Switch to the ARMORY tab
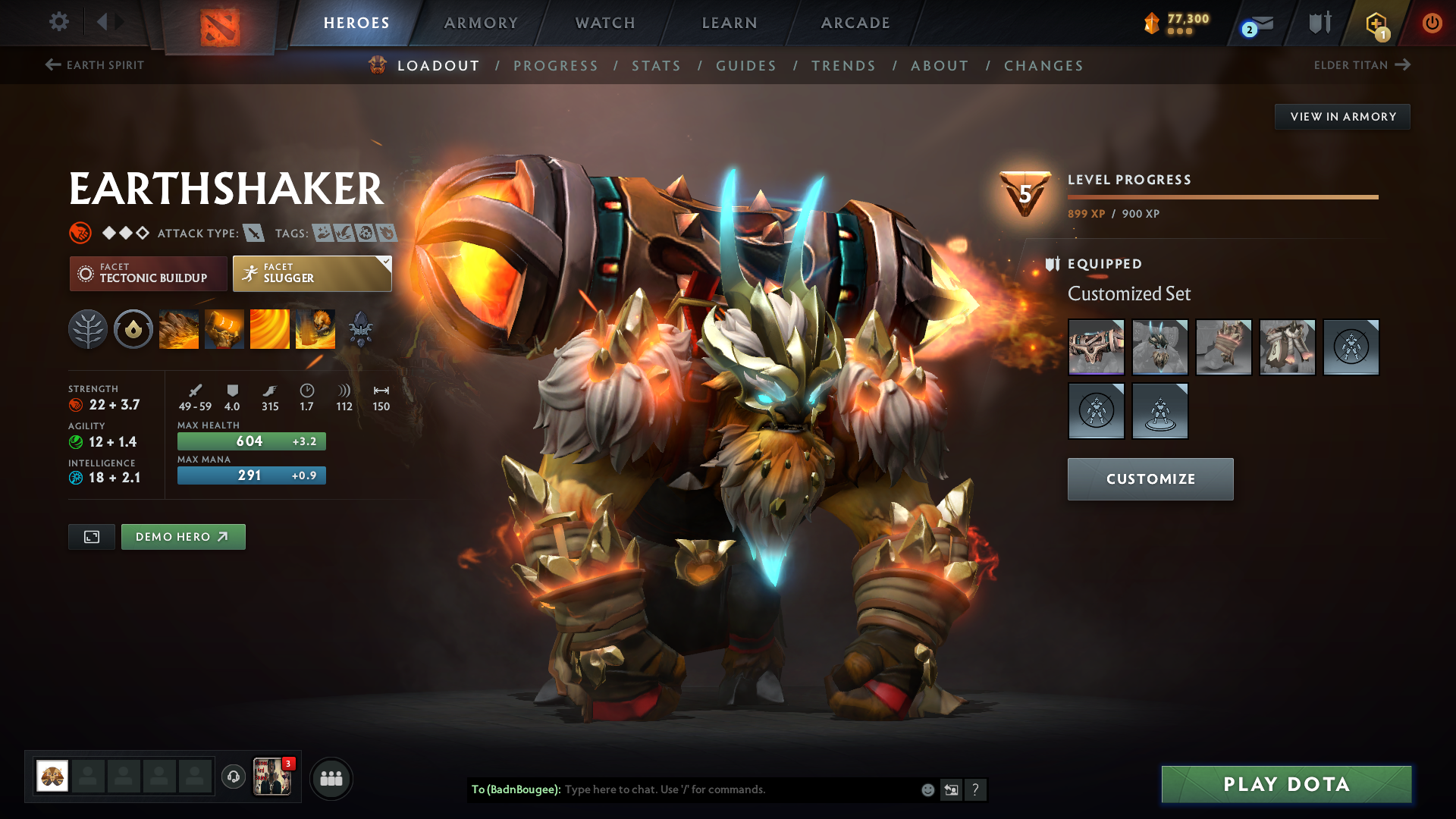The image size is (1456, 819). pyautogui.click(x=481, y=23)
